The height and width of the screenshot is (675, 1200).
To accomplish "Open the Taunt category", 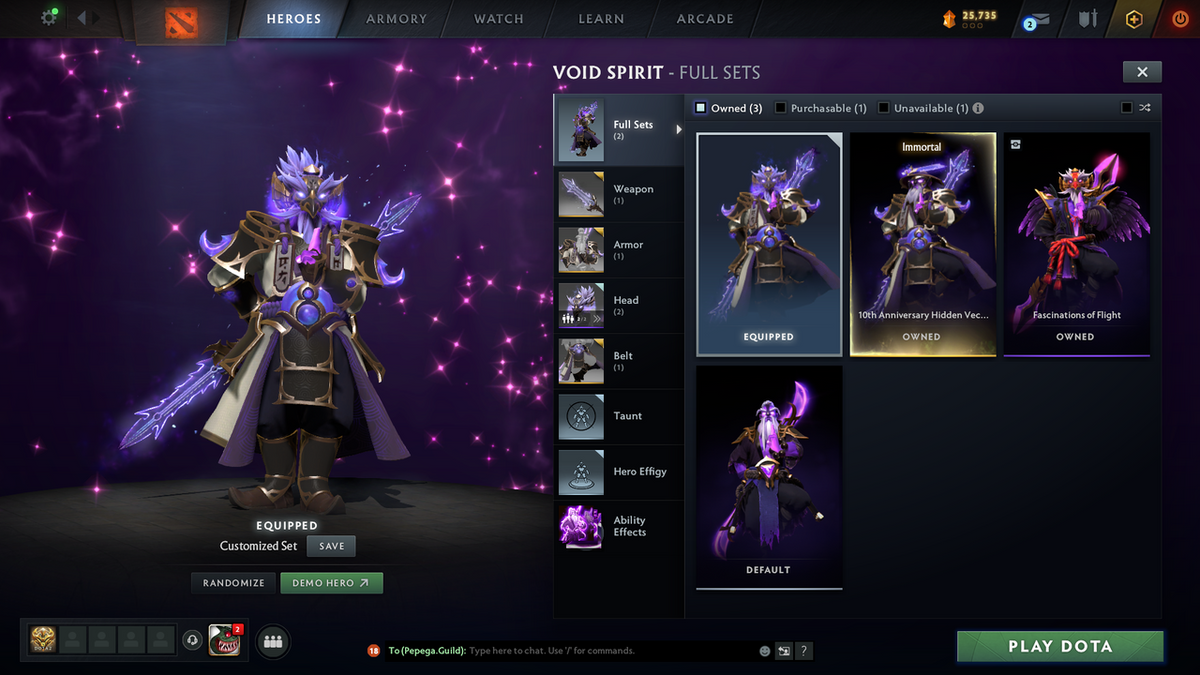I will [620, 416].
